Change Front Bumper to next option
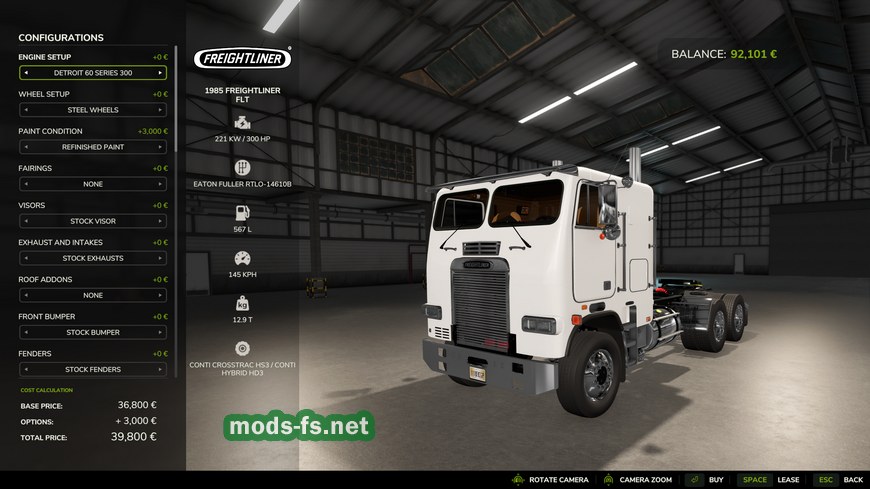The image size is (870, 489). pos(160,332)
